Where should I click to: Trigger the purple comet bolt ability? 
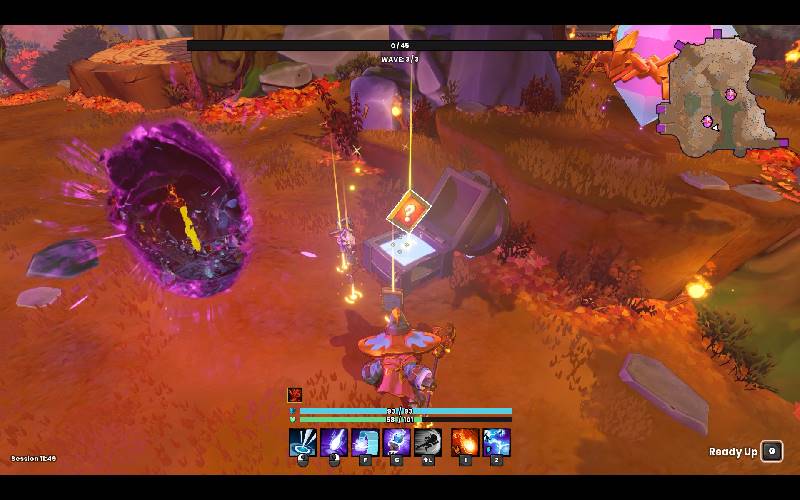[334, 442]
